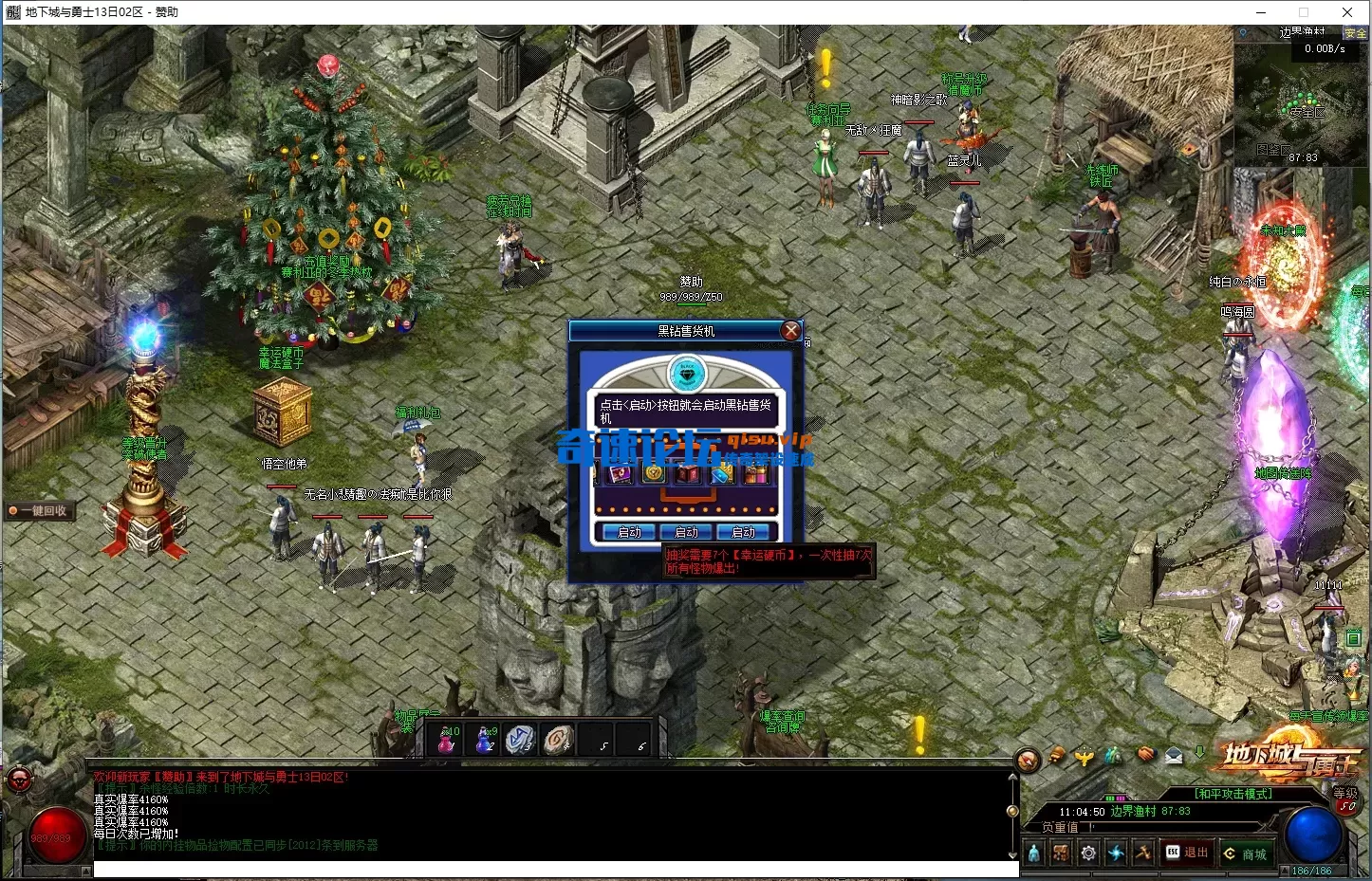Open the character info icon in the bottom toolbar
Image resolution: width=1372 pixels, height=881 pixels.
1034,853
